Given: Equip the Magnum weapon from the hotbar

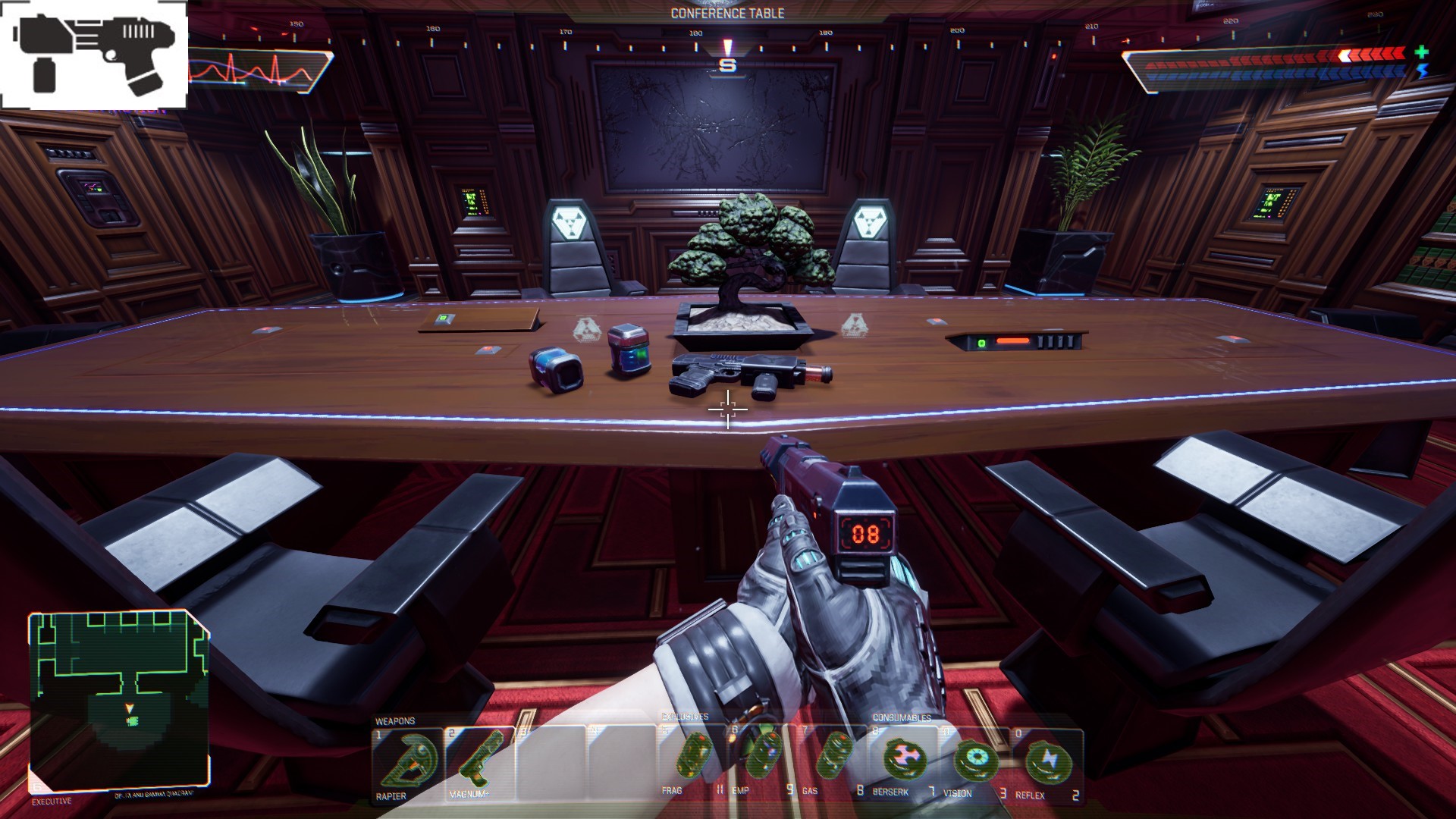Looking at the screenshot, I should point(479,763).
